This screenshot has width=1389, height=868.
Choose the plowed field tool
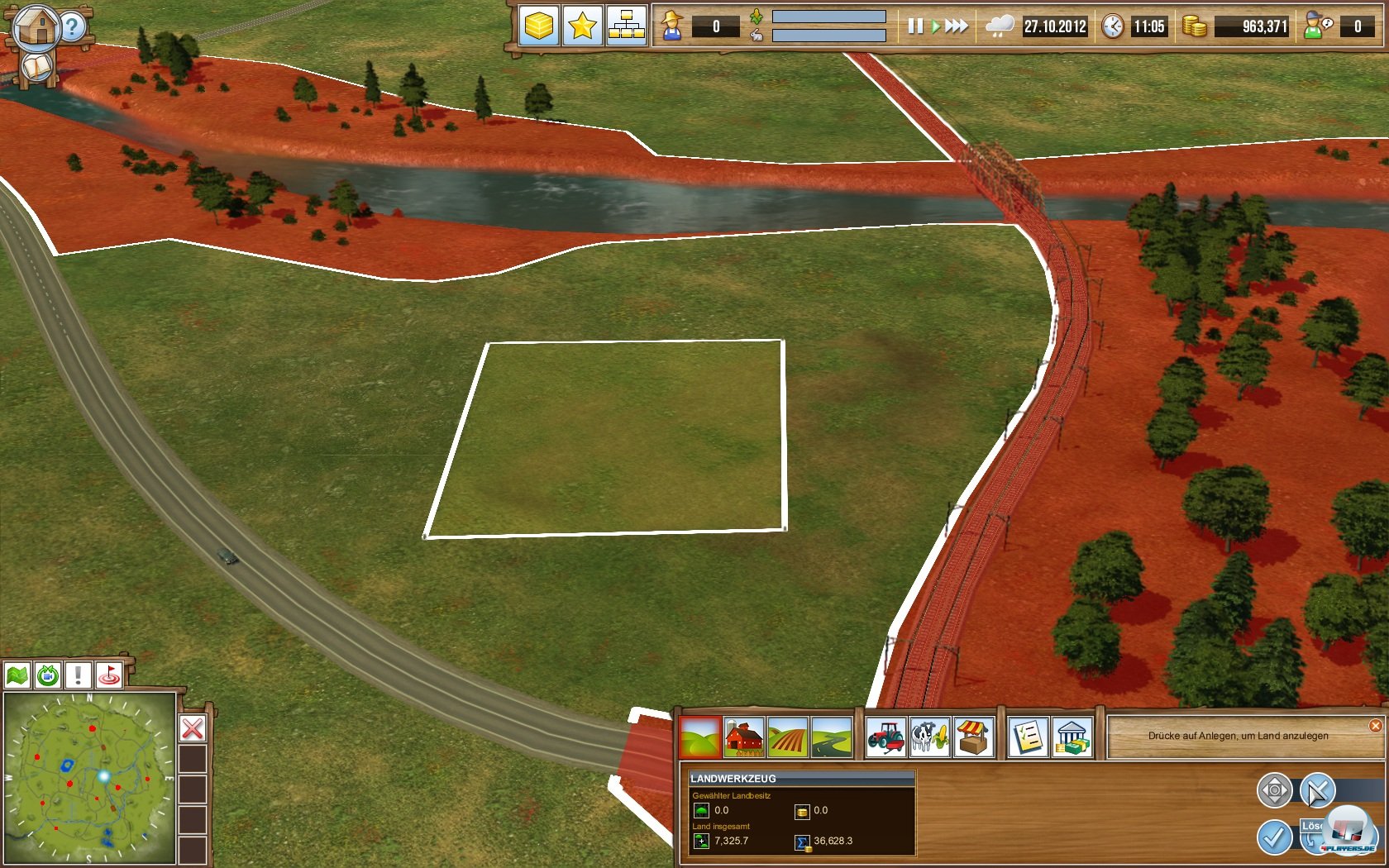click(787, 736)
